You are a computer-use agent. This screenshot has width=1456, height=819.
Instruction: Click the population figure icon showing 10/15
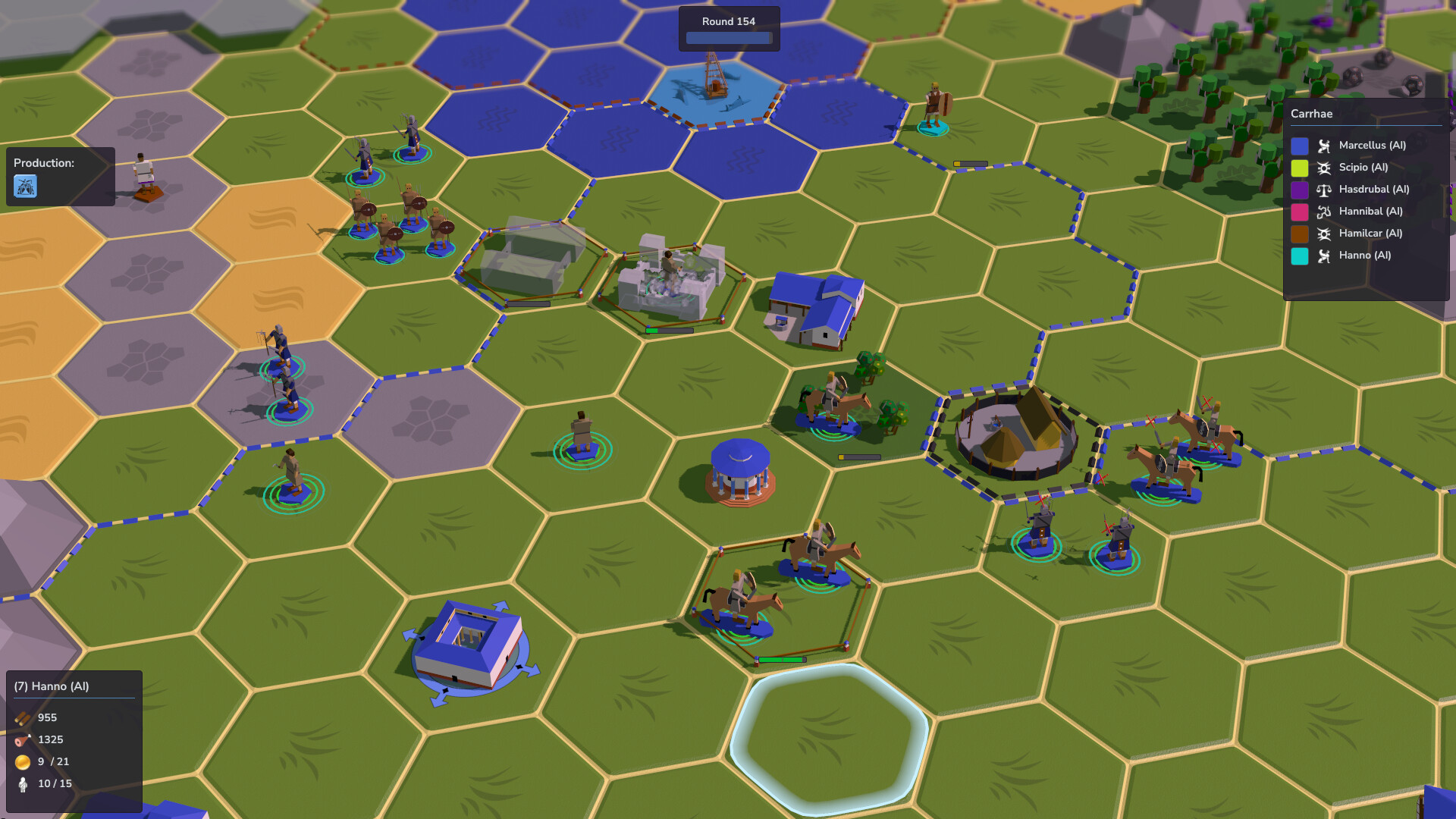(22, 783)
